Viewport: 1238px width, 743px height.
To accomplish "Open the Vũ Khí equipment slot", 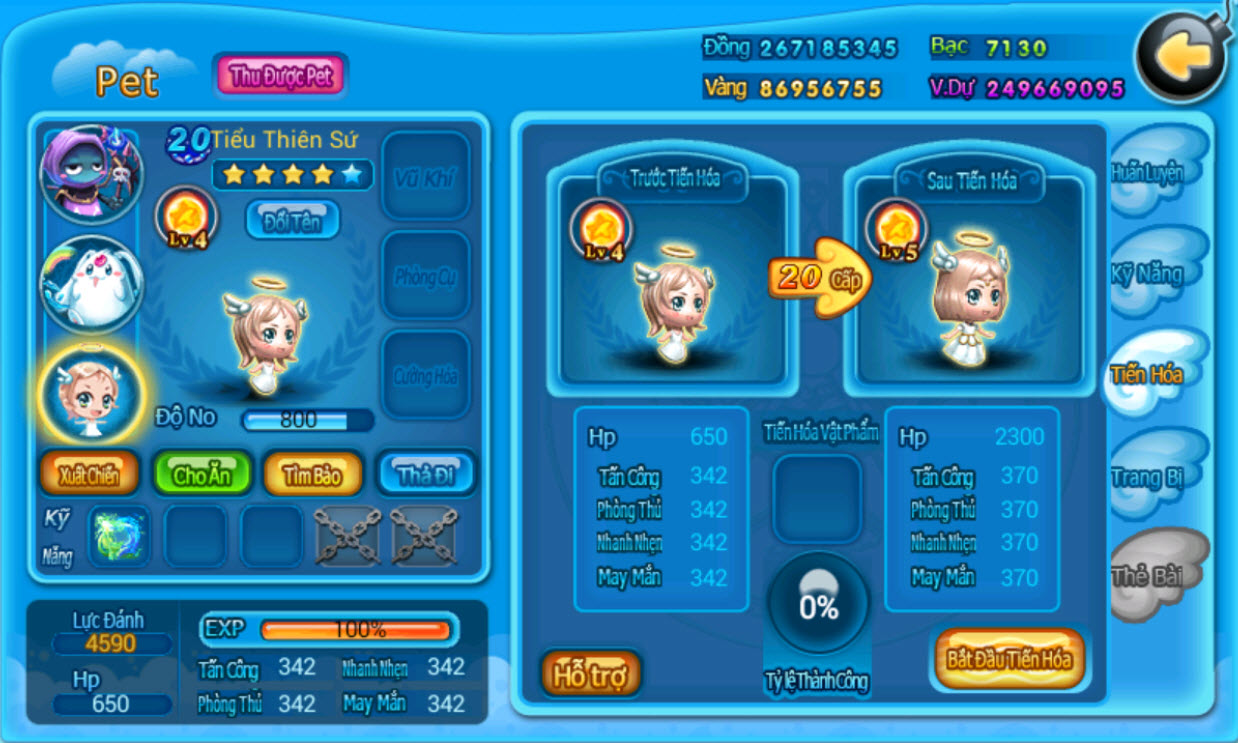I will coord(426,177).
